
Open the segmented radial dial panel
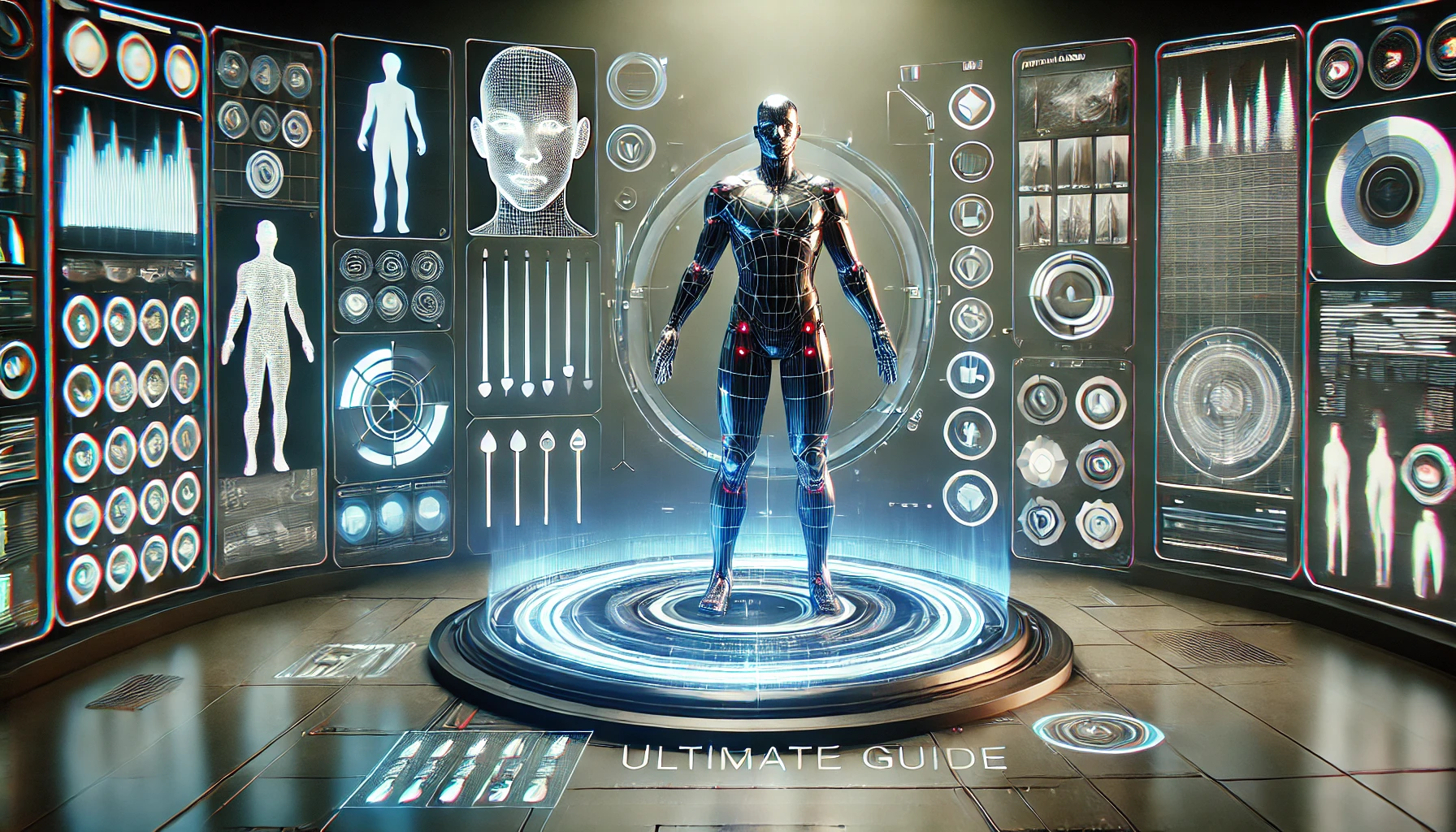click(392, 403)
